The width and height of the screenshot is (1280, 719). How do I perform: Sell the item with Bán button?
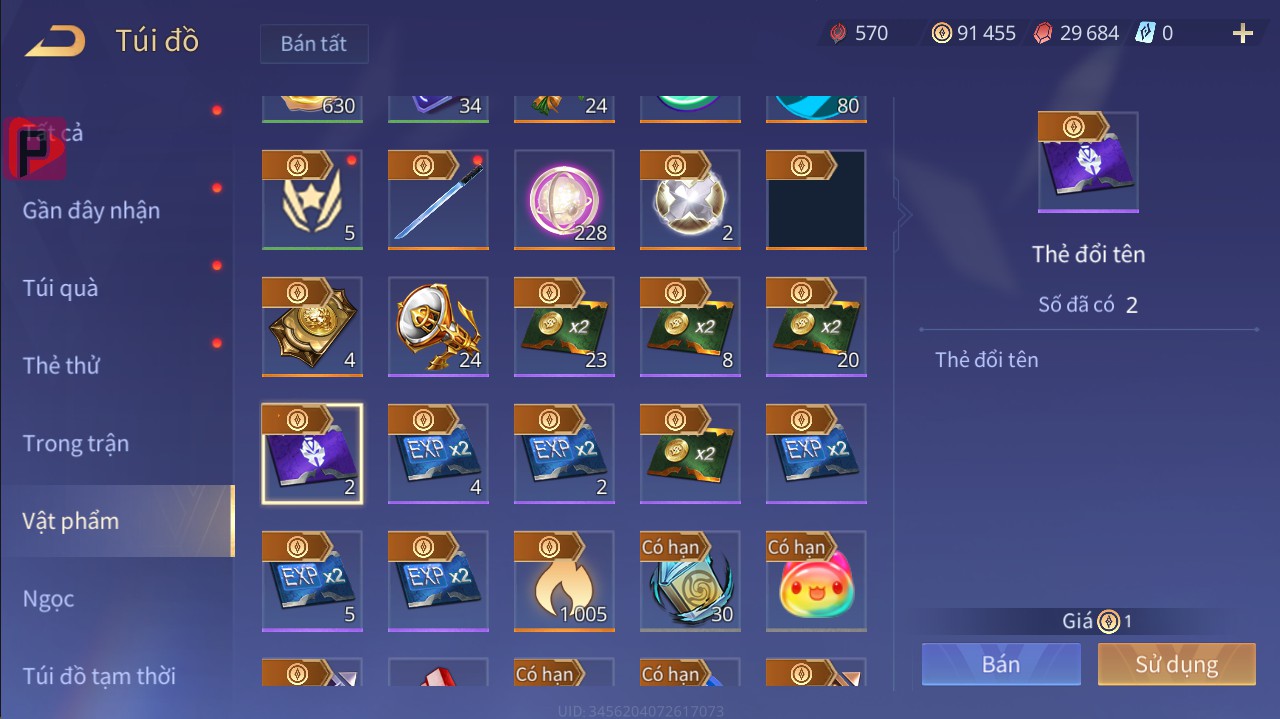pos(1001,664)
